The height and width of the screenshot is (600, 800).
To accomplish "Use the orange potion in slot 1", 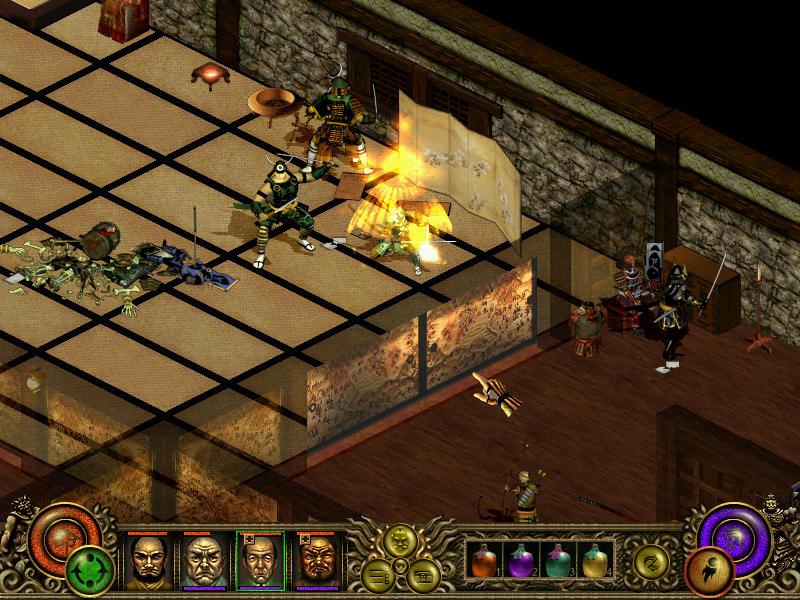I will (x=485, y=561).
